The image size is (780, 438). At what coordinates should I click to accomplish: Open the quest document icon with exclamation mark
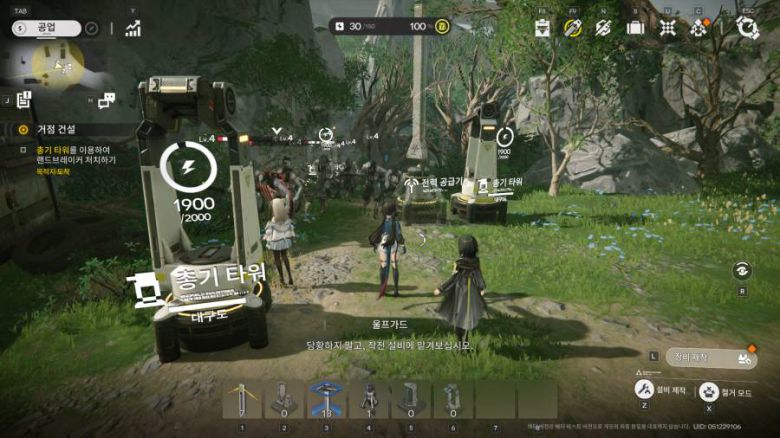click(x=25, y=98)
